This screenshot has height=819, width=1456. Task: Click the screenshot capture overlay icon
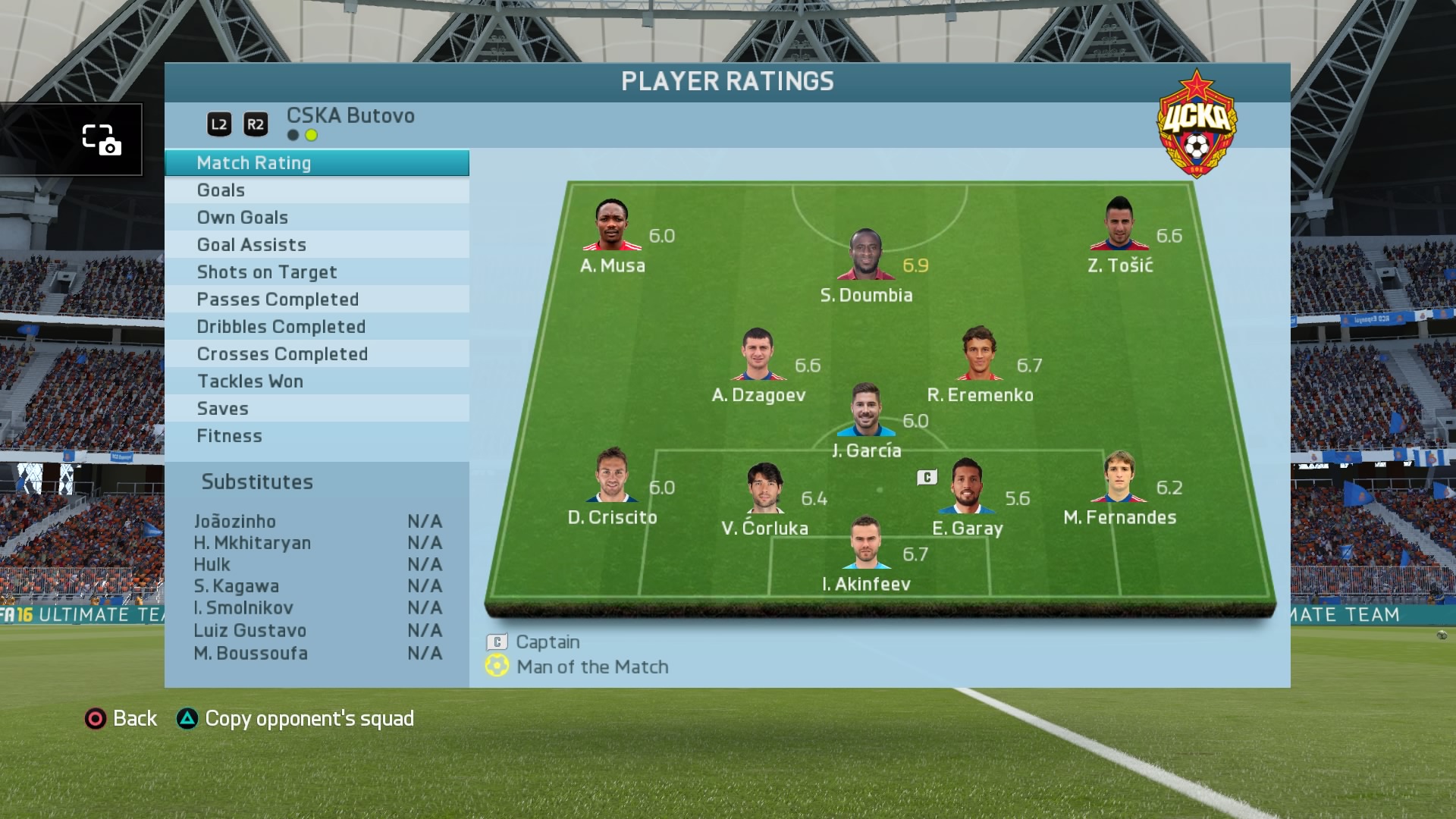click(101, 140)
